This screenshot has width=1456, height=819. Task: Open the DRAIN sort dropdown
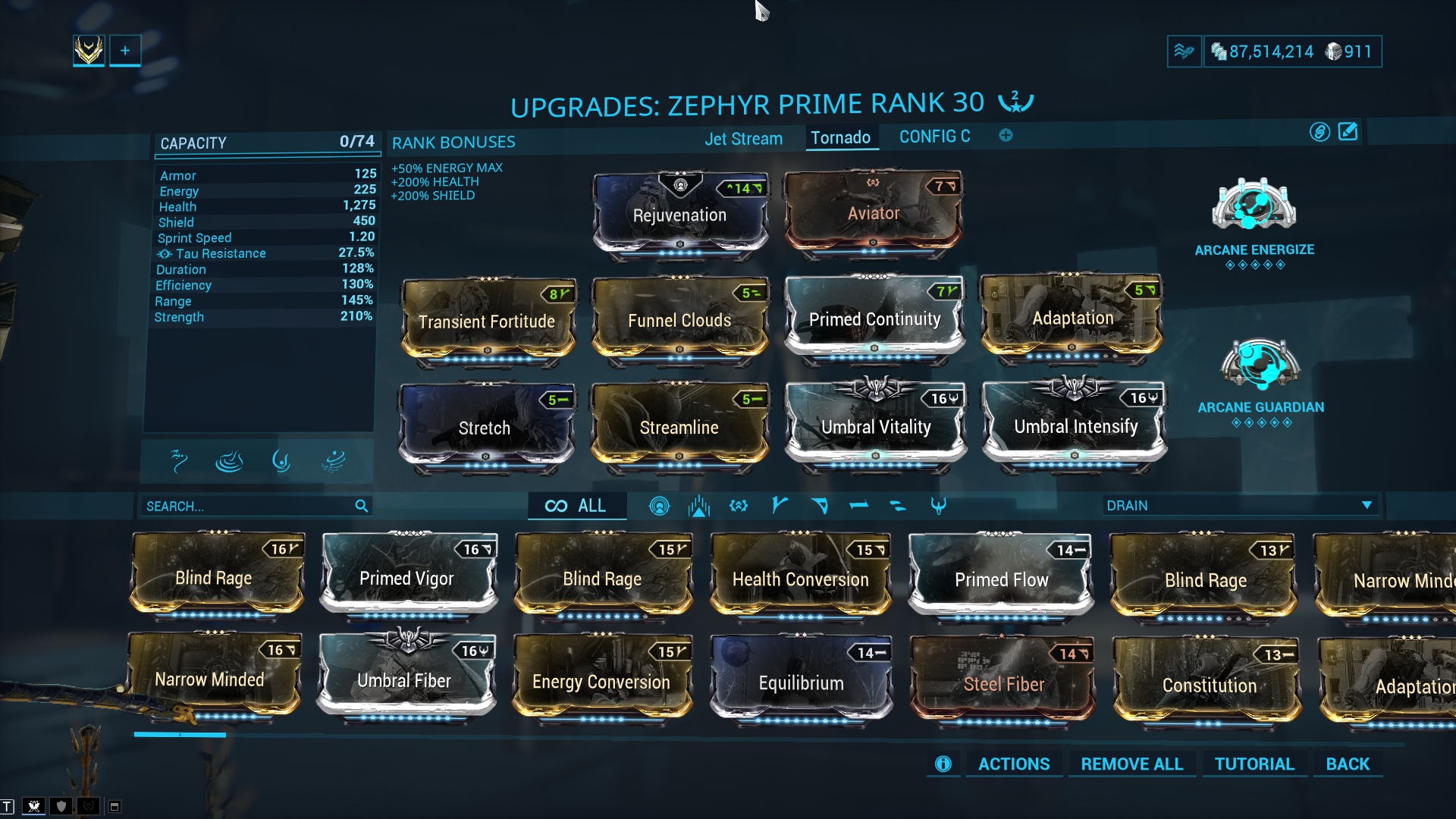[x=1239, y=505]
